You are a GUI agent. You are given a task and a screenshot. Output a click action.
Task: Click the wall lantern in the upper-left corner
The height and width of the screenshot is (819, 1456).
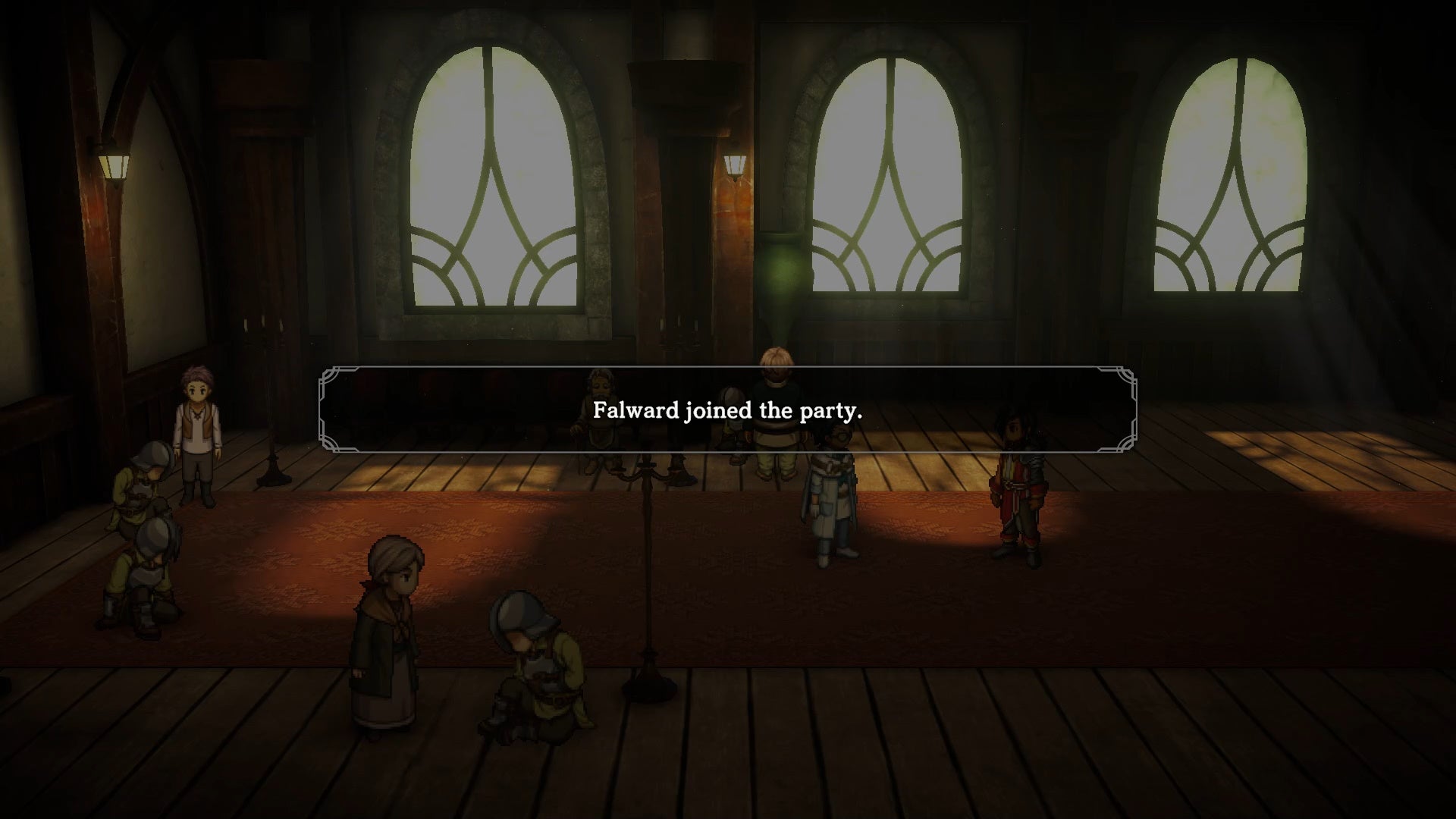tap(114, 163)
